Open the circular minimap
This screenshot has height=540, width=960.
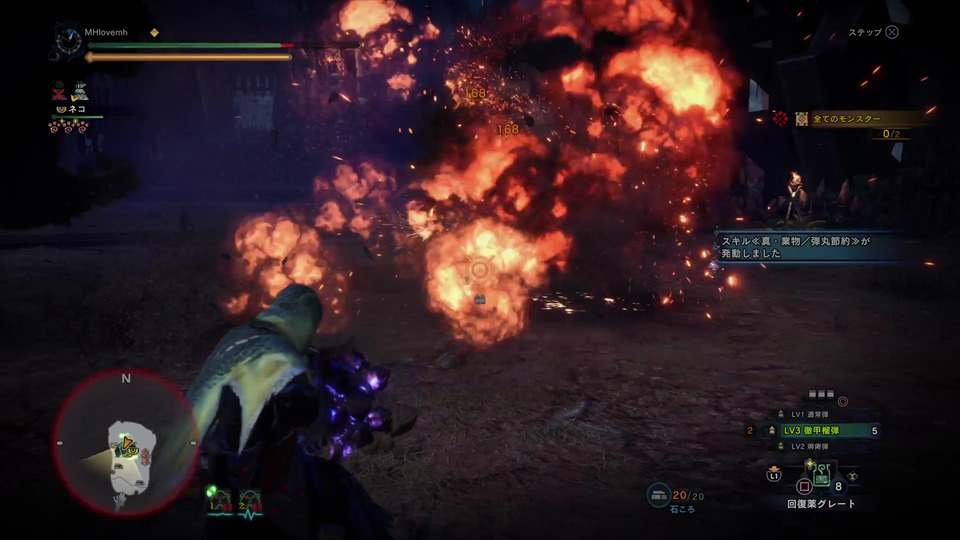126,444
